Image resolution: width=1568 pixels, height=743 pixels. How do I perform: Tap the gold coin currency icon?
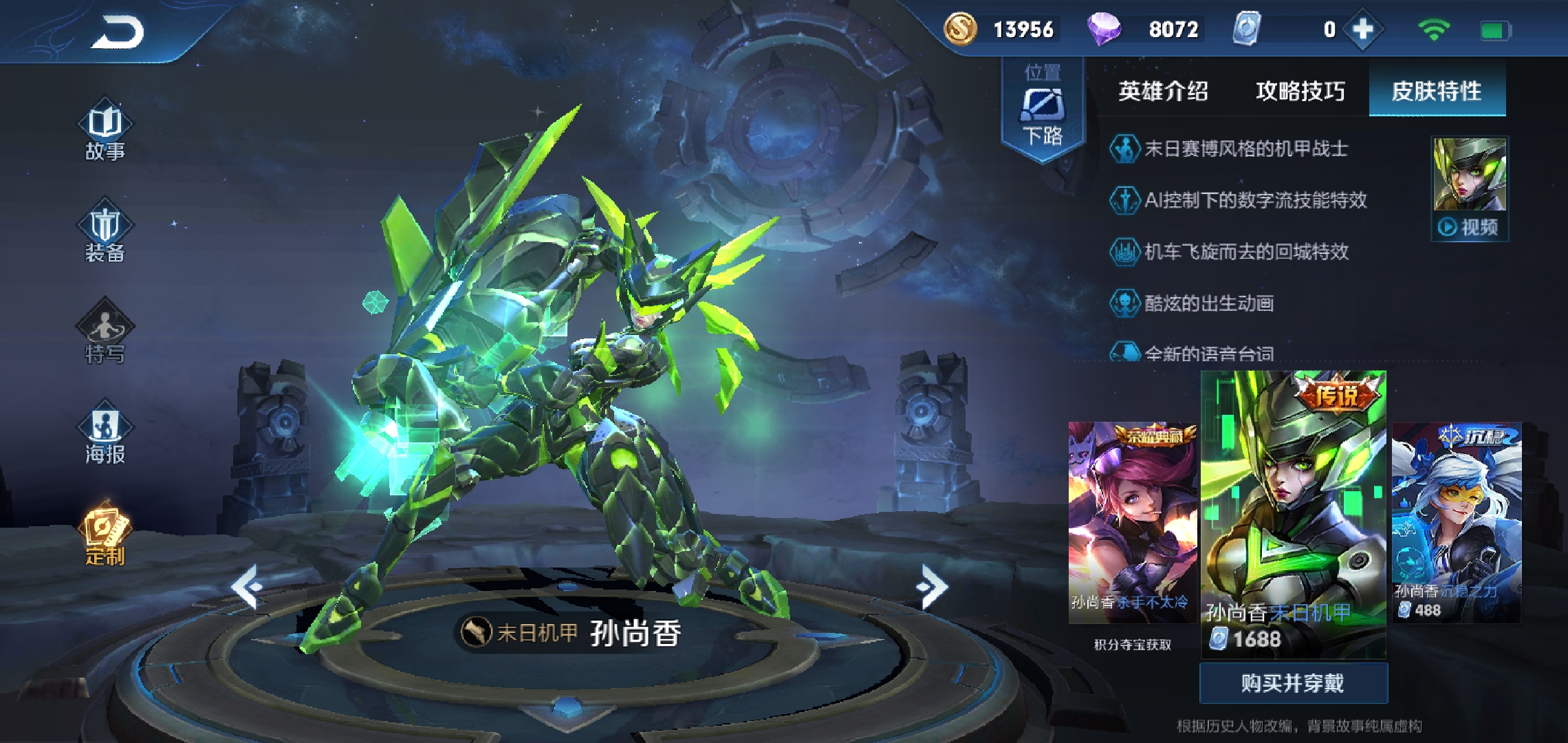click(960, 30)
